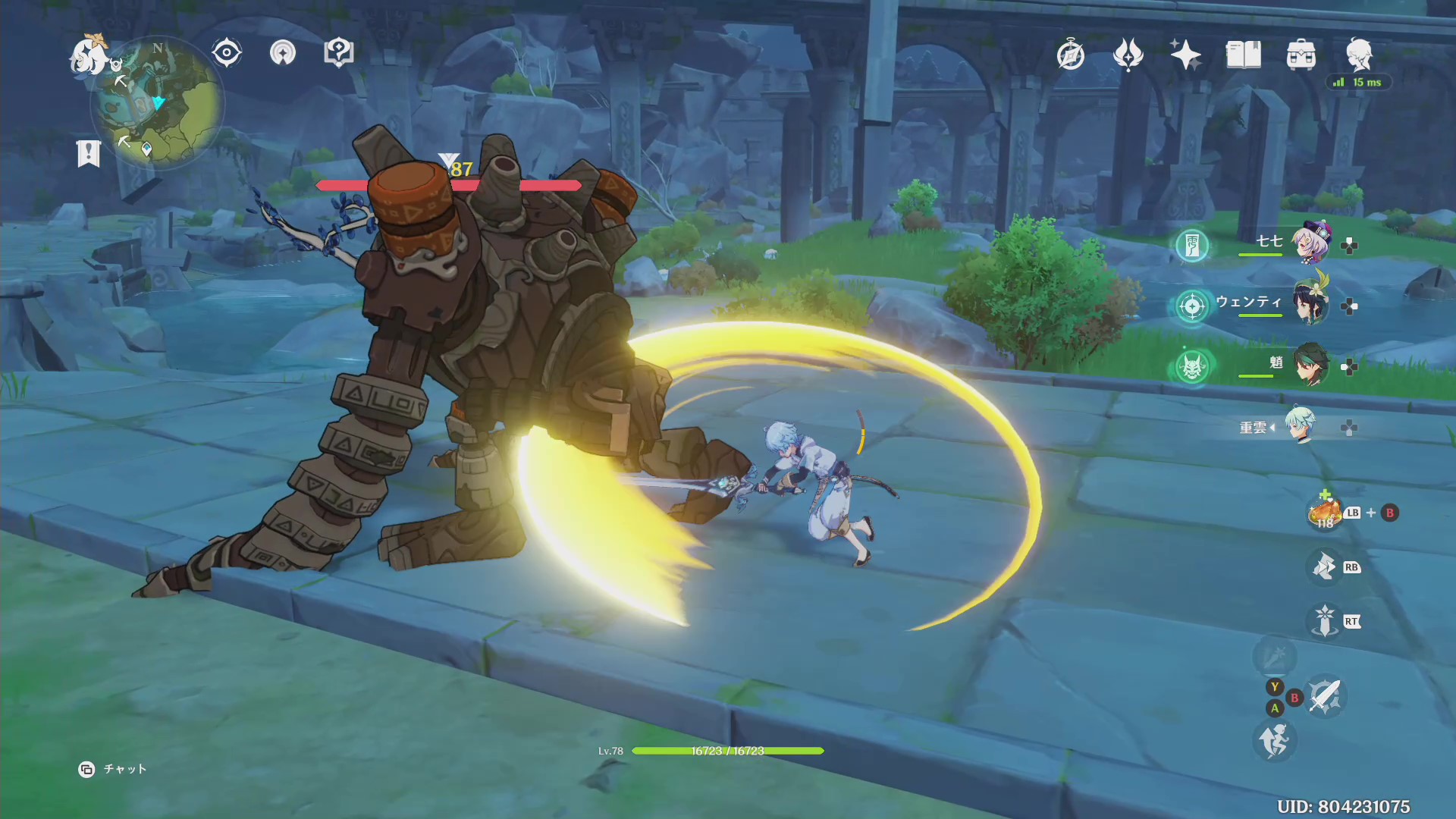Open the Paimon menu icon
1456x819 pixels.
coord(89,56)
